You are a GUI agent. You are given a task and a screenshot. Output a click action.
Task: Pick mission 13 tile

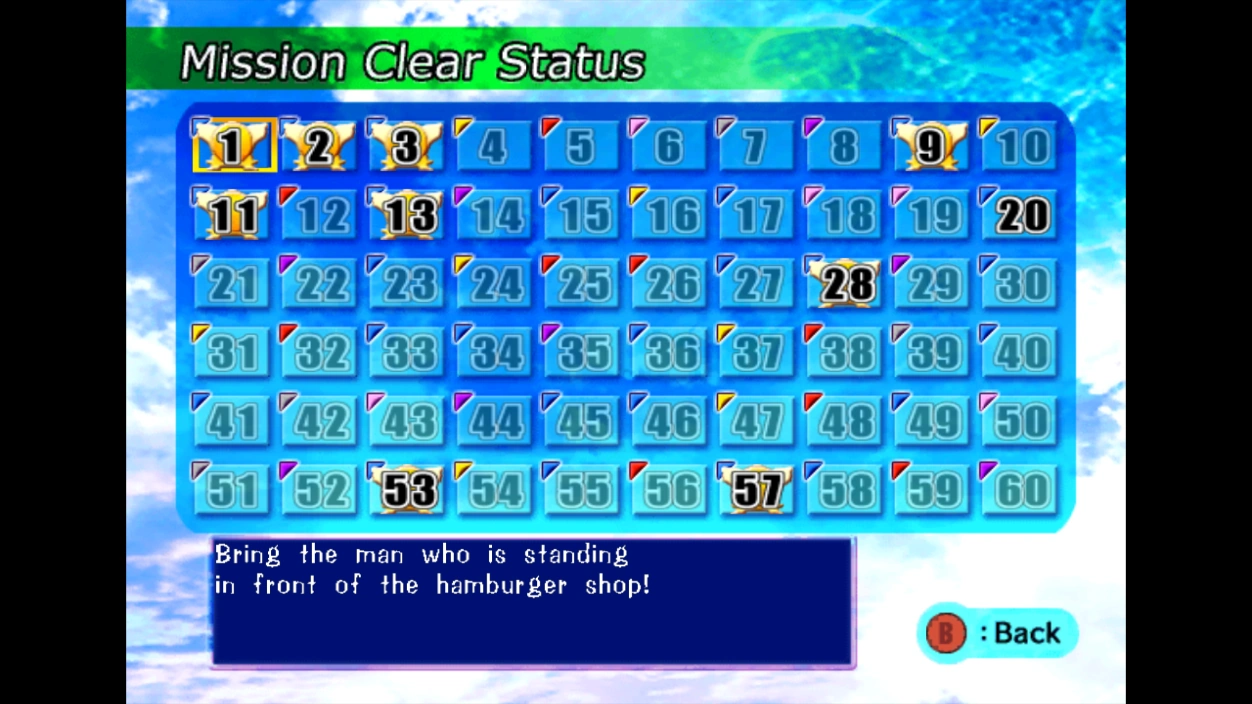pyautogui.click(x=406, y=215)
